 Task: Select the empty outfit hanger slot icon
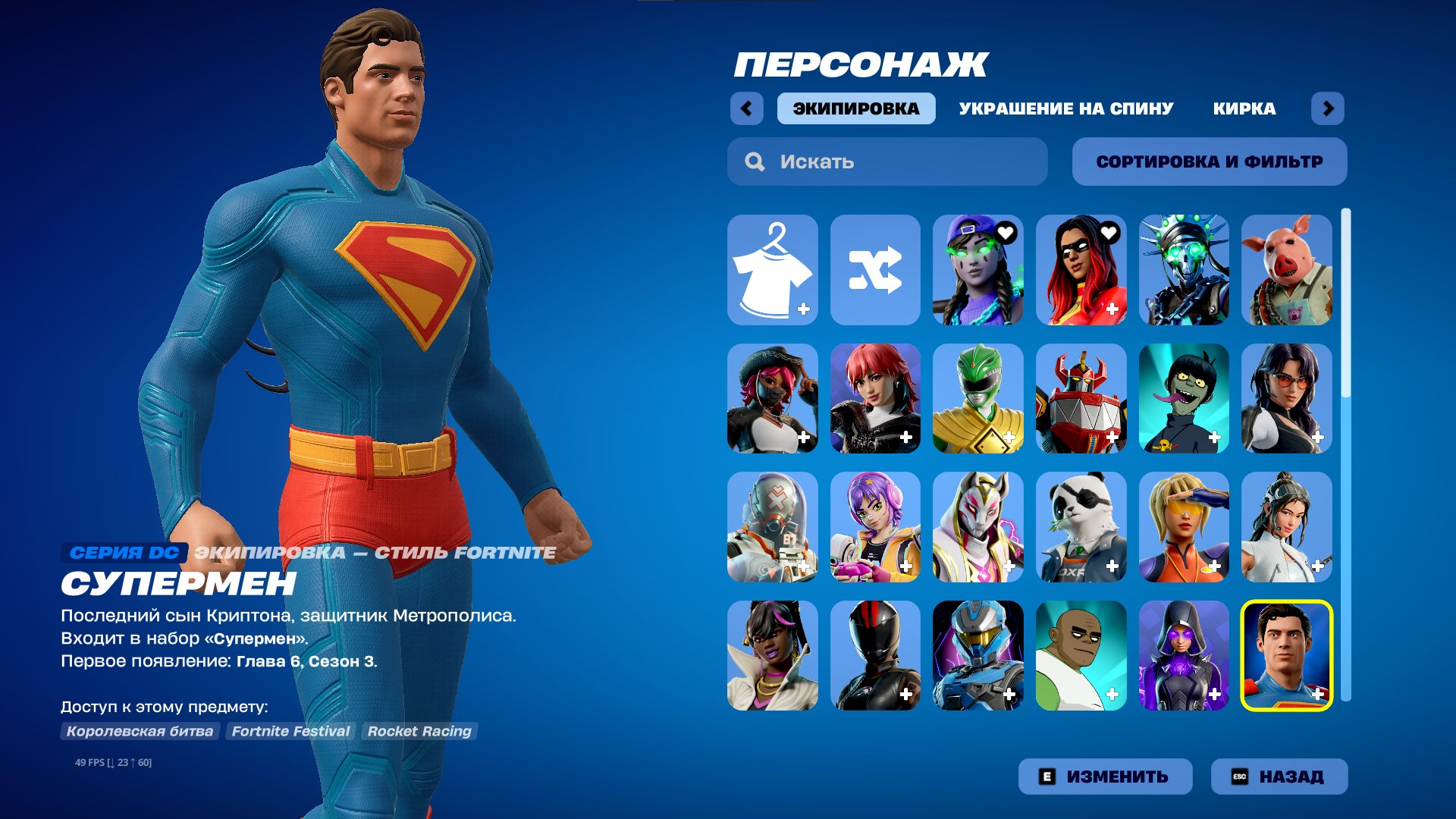pyautogui.click(x=772, y=270)
